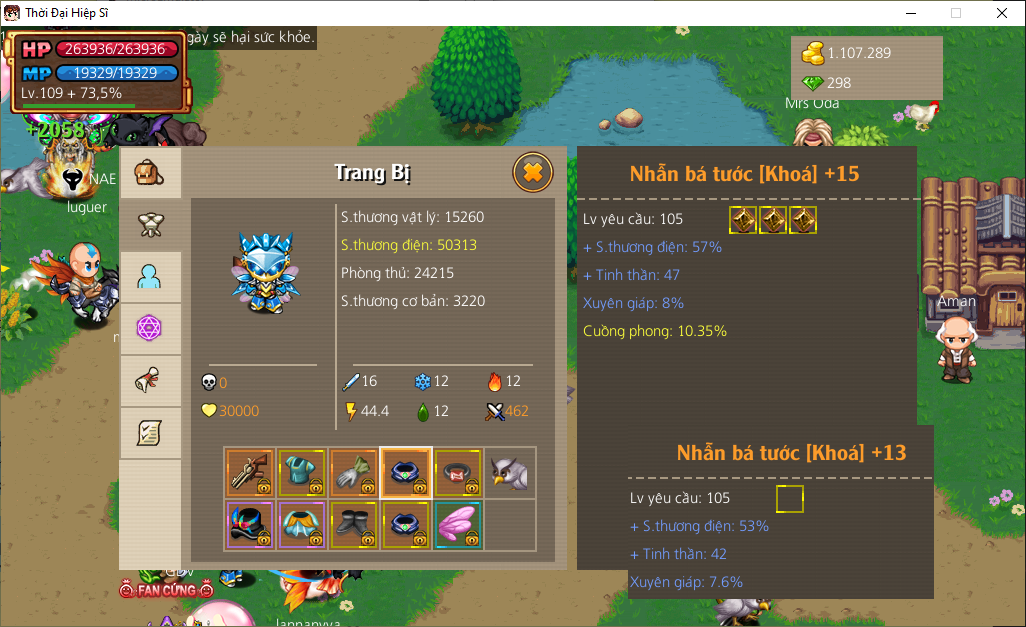Minimize the game window

click(910, 13)
